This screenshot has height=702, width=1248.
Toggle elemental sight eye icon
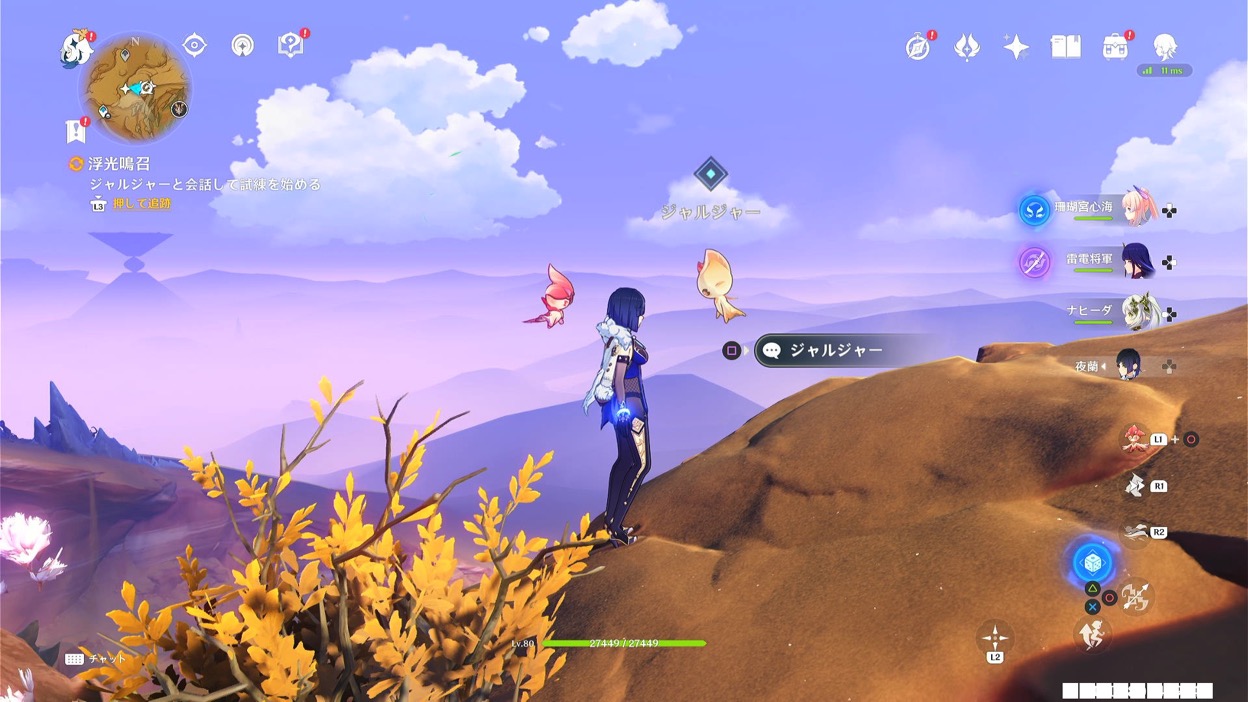click(x=194, y=45)
